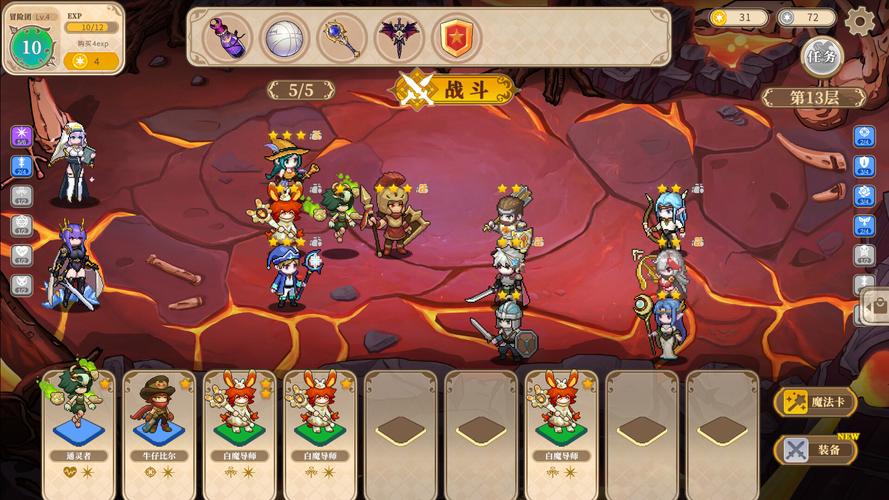
Task: Show the purple starburst synergy on the left
Action: (21, 137)
